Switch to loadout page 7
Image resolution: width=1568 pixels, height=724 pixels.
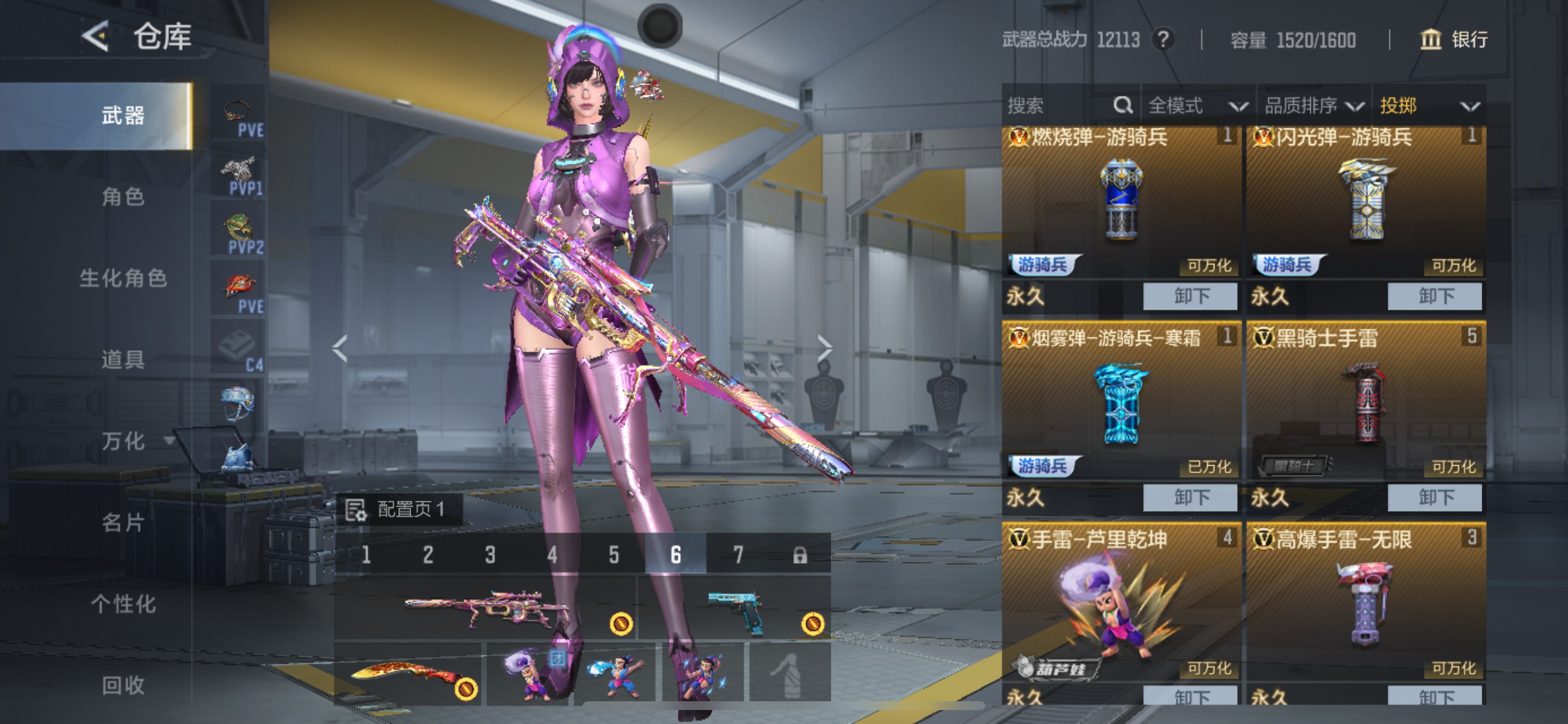(x=738, y=555)
